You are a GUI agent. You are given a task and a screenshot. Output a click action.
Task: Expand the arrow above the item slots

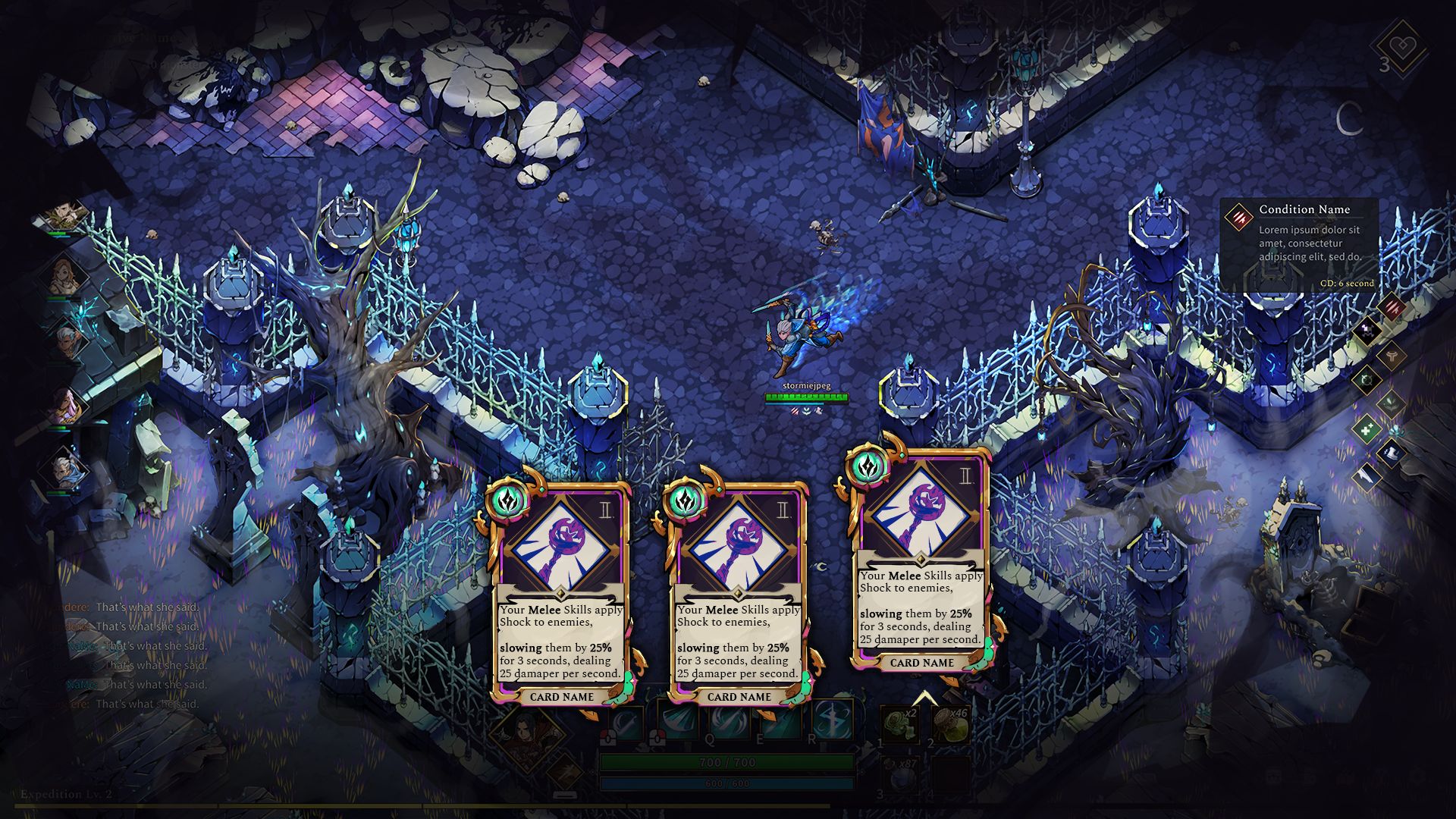[924, 697]
